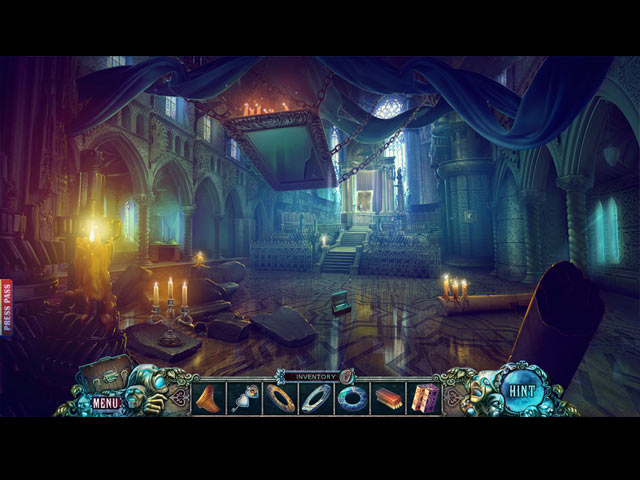Select the golden jeweled ring item
The height and width of the screenshot is (480, 640).
tap(280, 398)
